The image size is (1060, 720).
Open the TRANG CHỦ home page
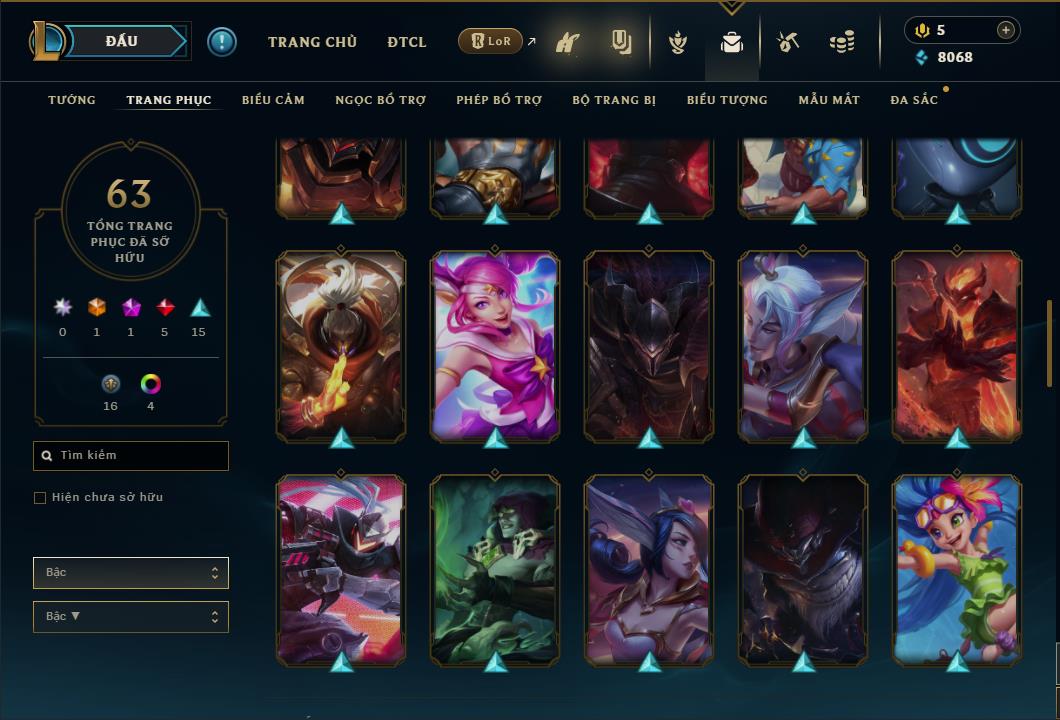pyautogui.click(x=312, y=42)
